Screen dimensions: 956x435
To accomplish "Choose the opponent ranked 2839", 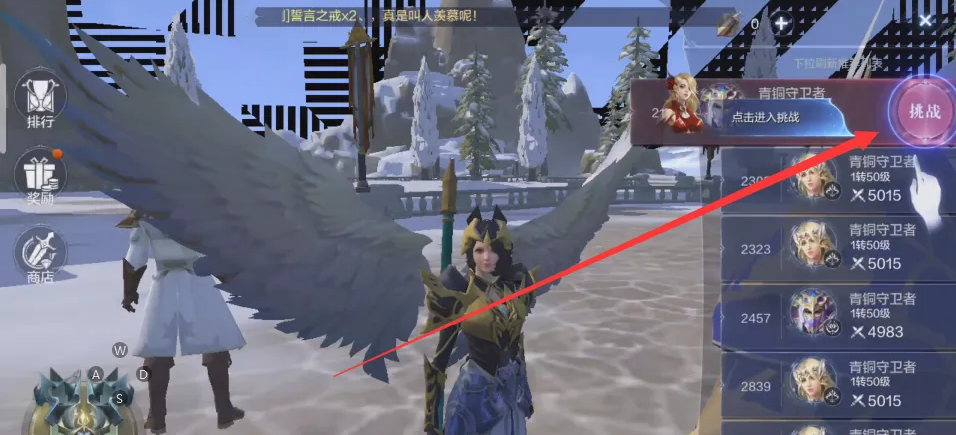I will coord(838,385).
